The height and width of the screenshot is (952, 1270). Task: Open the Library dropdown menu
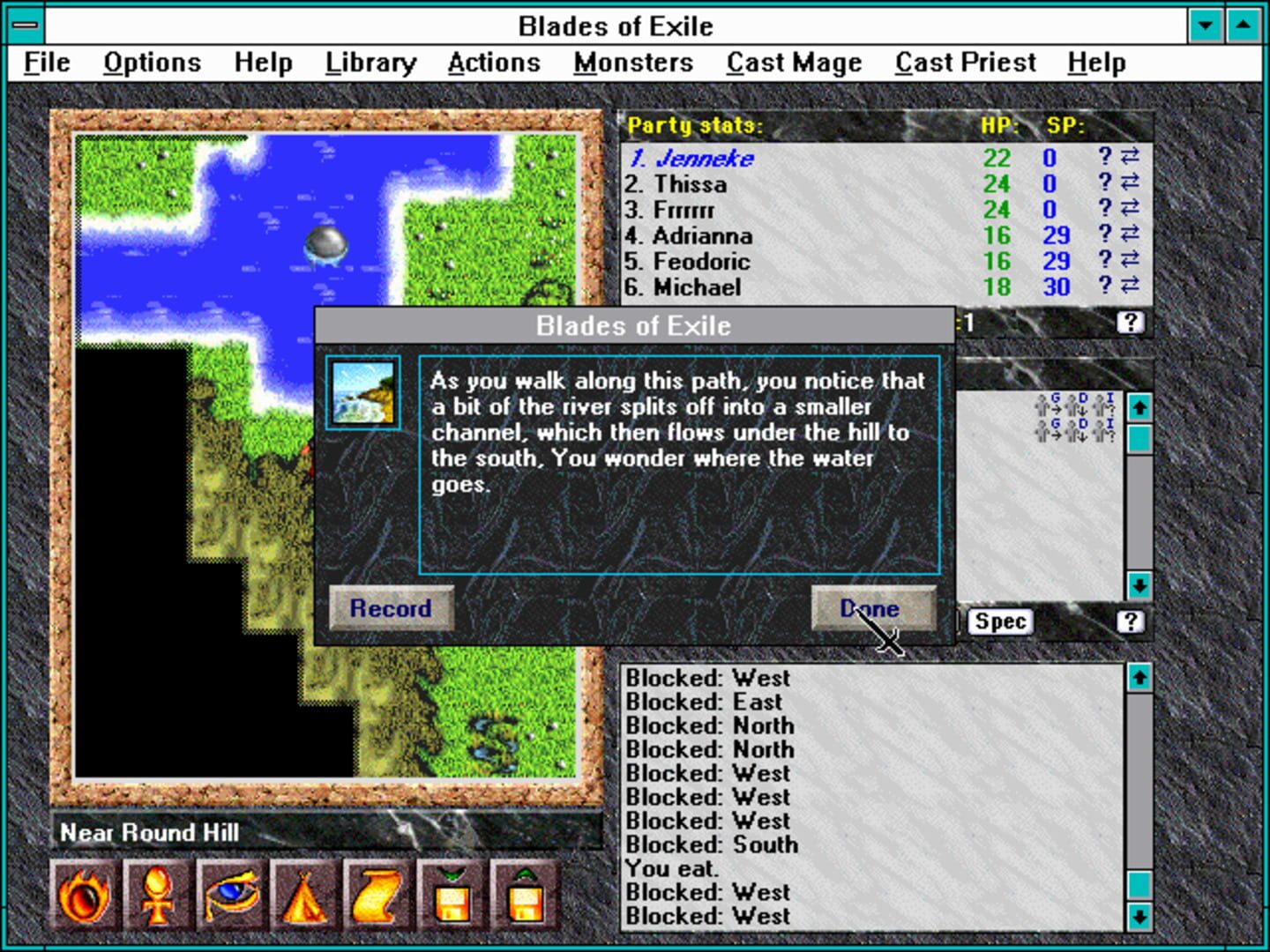370,62
